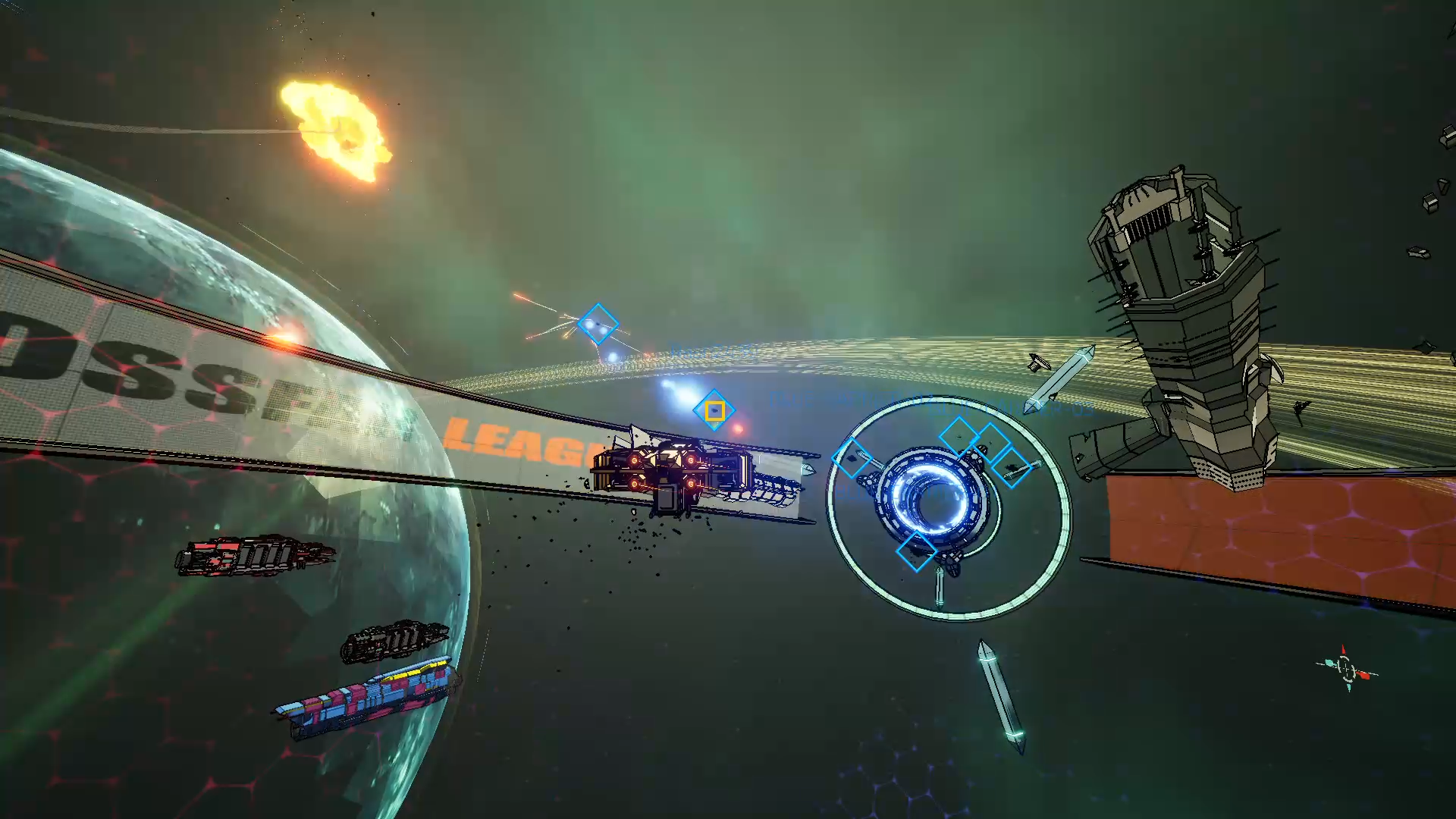This screenshot has height=819, width=1456.
Task: Click the diamond marker below the glowing portal
Action: click(915, 550)
